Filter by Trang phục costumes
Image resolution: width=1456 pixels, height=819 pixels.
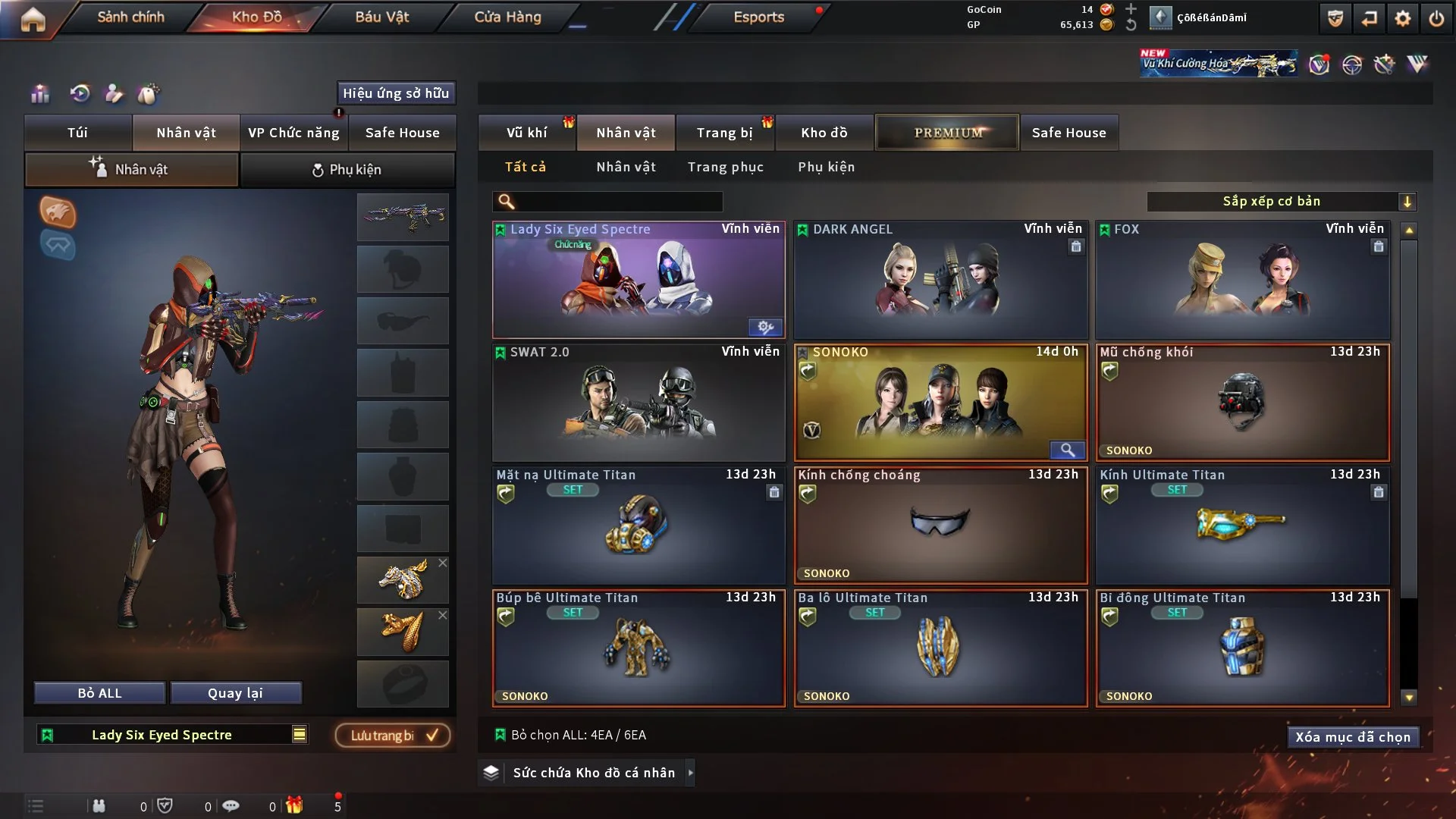tap(725, 167)
